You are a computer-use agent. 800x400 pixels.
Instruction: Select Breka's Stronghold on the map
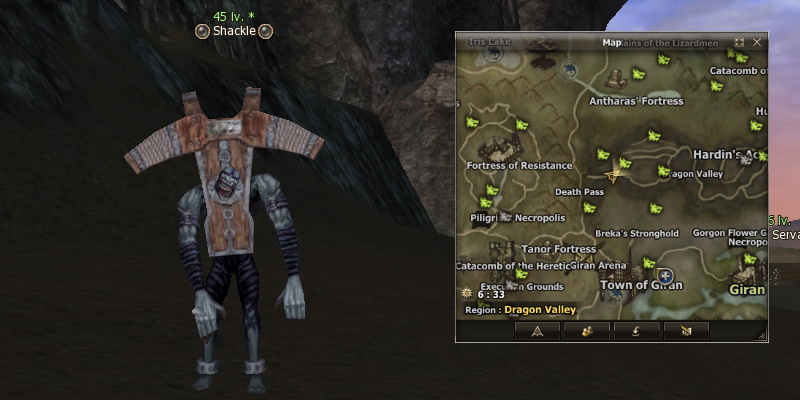[x=636, y=234]
